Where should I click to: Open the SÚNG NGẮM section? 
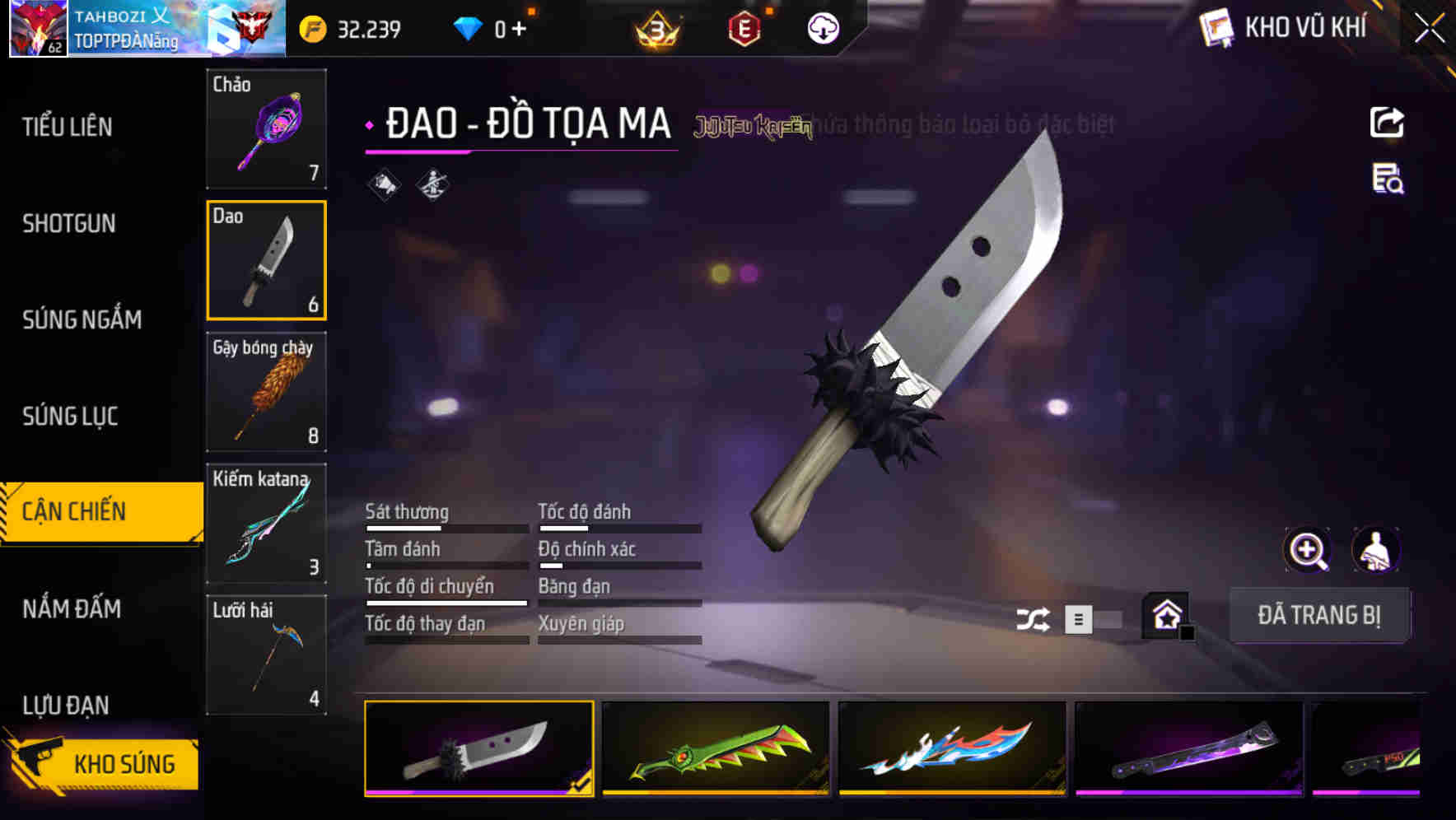pyautogui.click(x=82, y=320)
